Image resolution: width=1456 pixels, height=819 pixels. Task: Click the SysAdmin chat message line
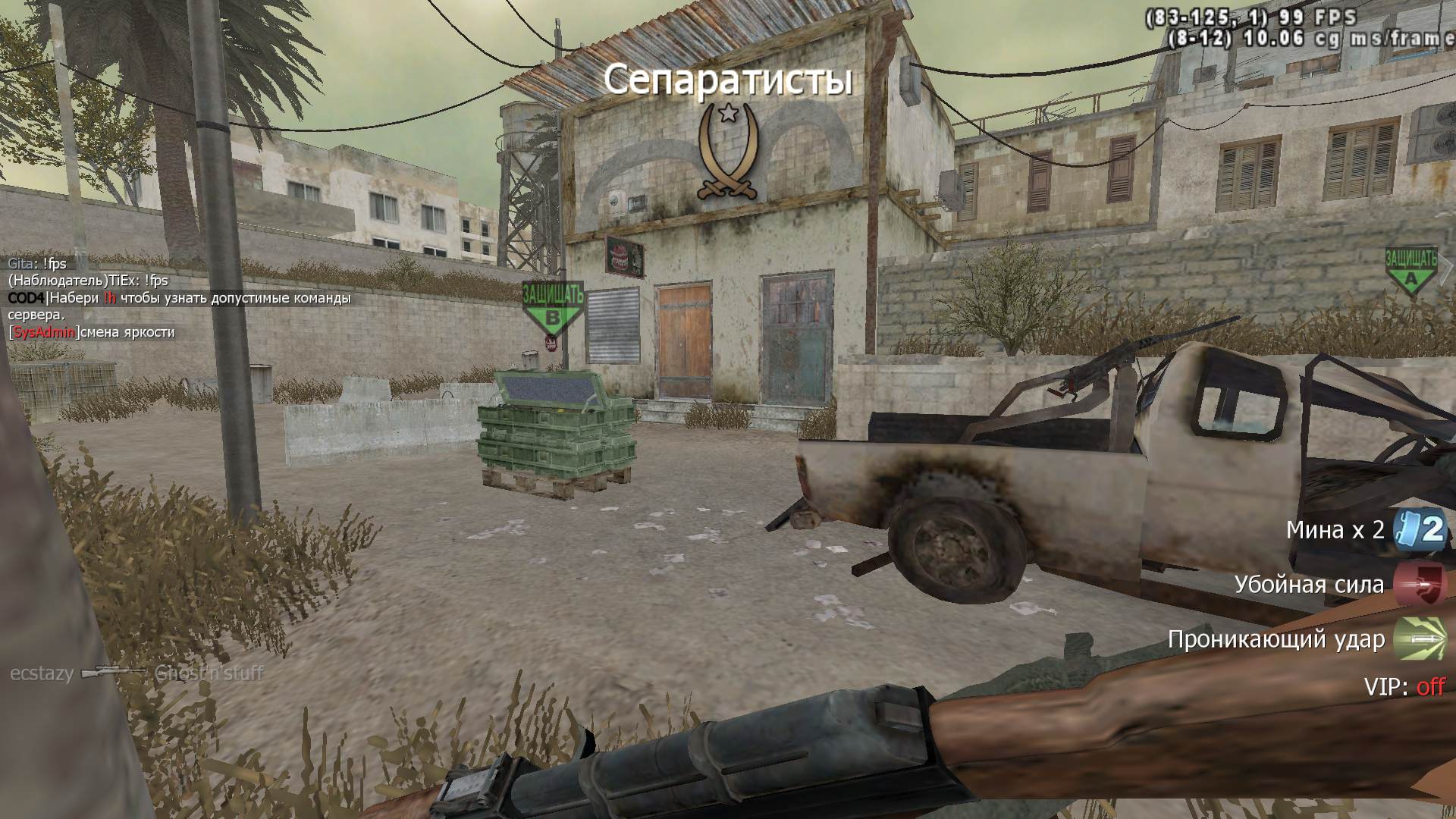(x=92, y=332)
